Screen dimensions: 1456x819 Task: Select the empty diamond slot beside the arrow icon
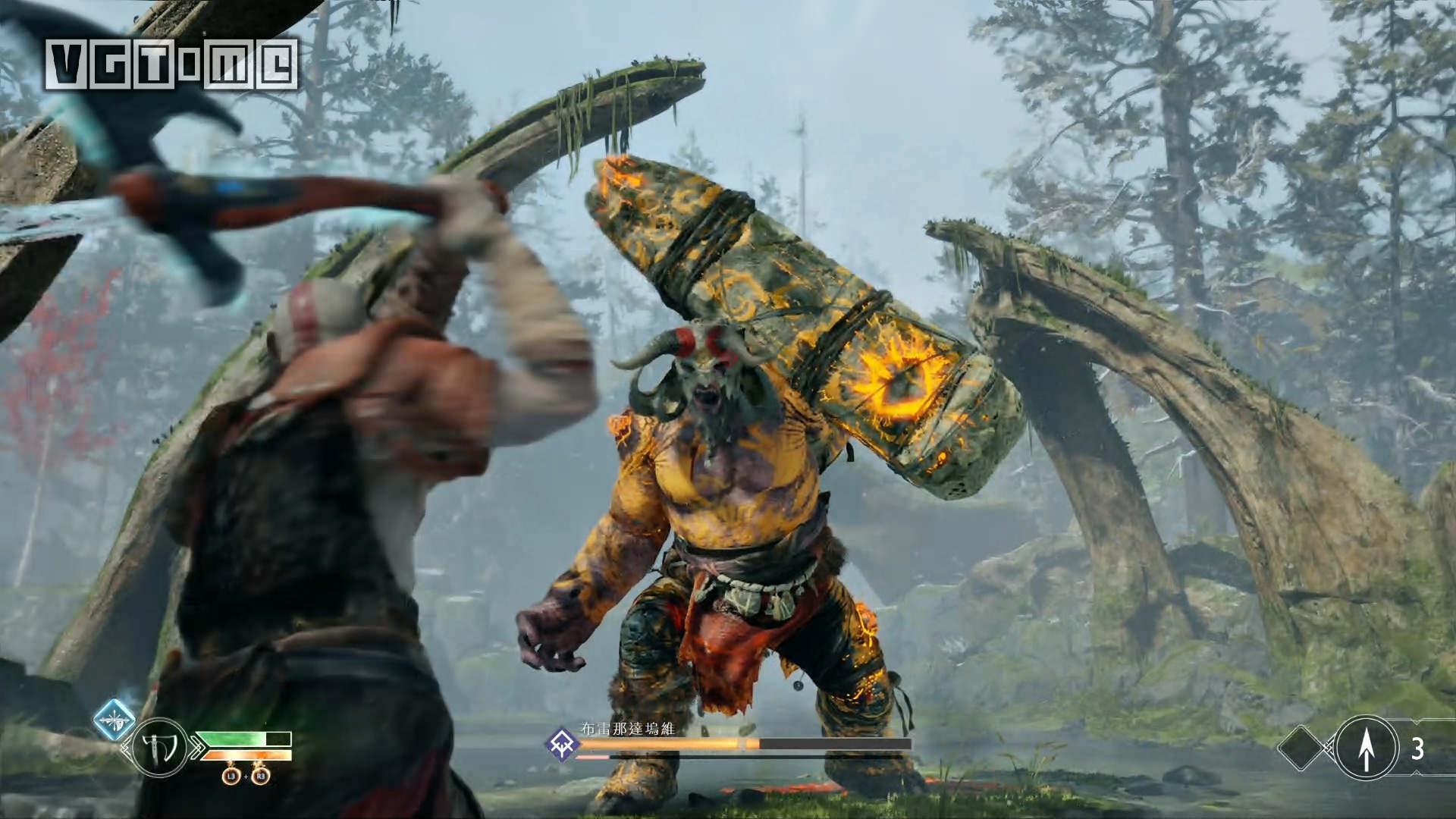(1306, 748)
